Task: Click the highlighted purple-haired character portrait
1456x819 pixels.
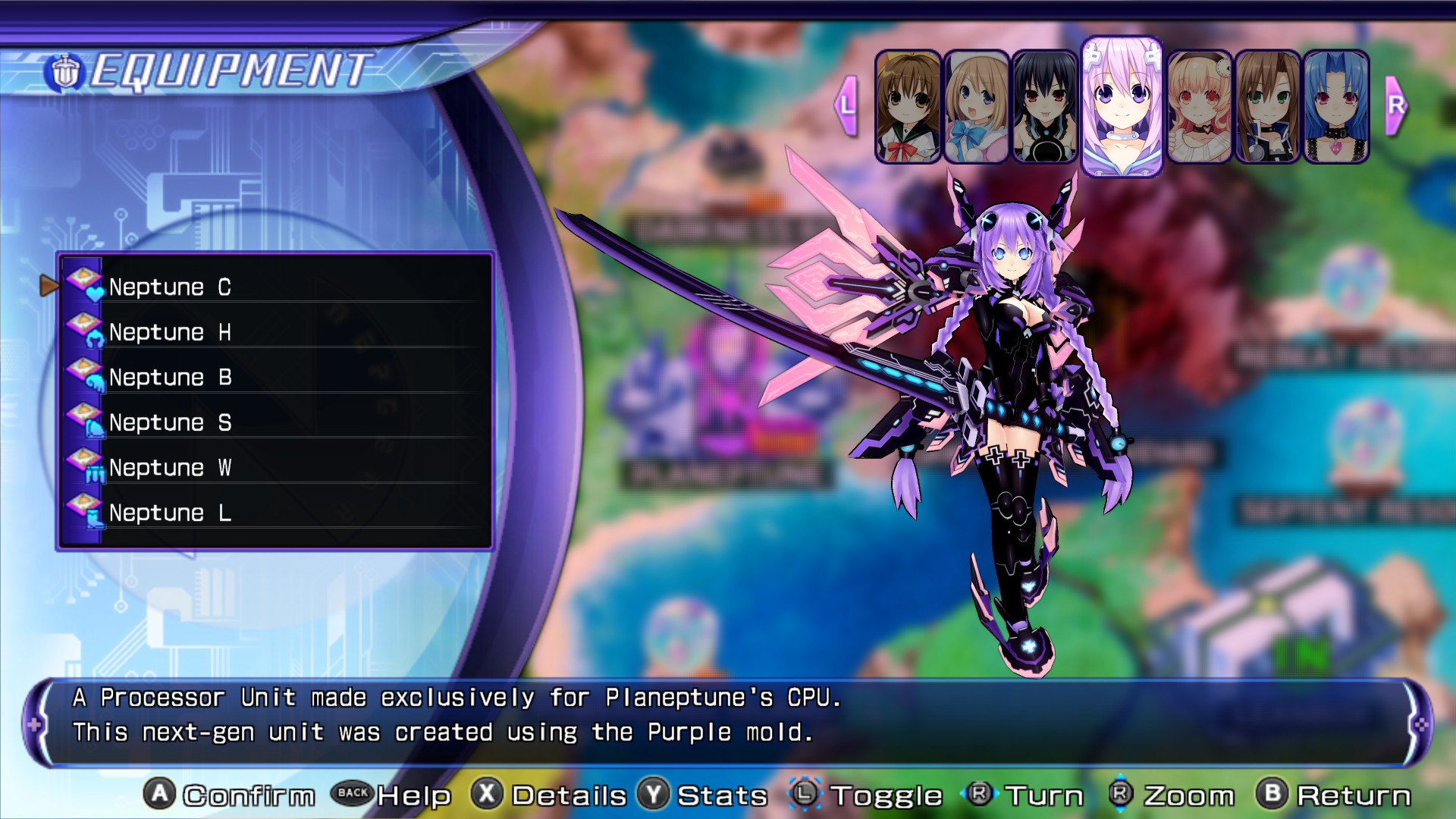Action: [1122, 107]
